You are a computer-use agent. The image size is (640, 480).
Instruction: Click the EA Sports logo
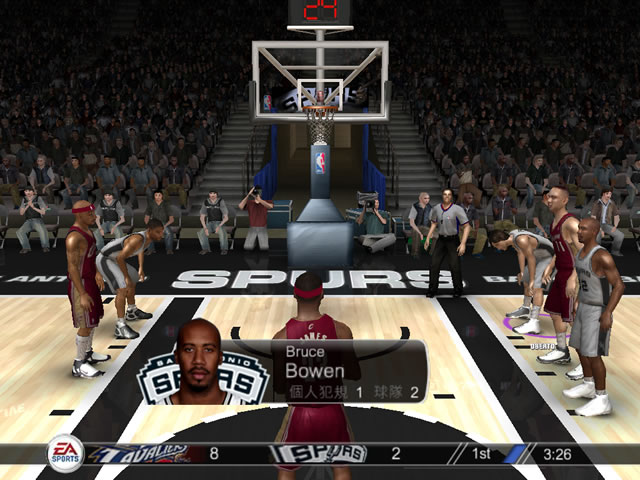(66, 452)
